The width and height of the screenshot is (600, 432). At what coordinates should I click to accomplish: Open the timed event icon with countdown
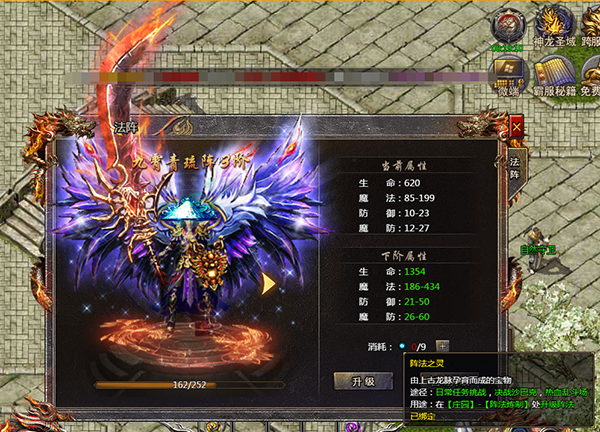click(508, 27)
